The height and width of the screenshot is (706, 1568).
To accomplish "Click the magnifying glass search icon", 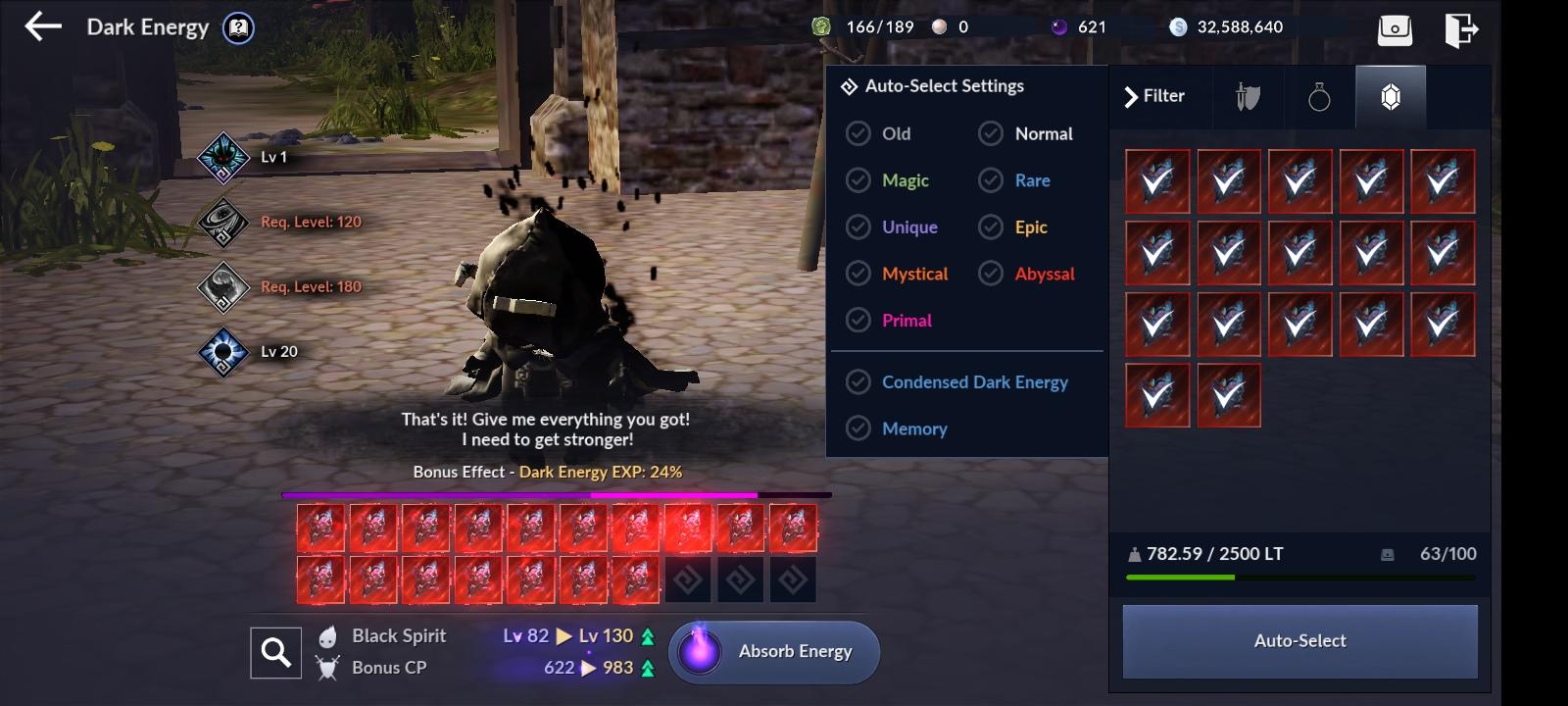I will coord(275,652).
